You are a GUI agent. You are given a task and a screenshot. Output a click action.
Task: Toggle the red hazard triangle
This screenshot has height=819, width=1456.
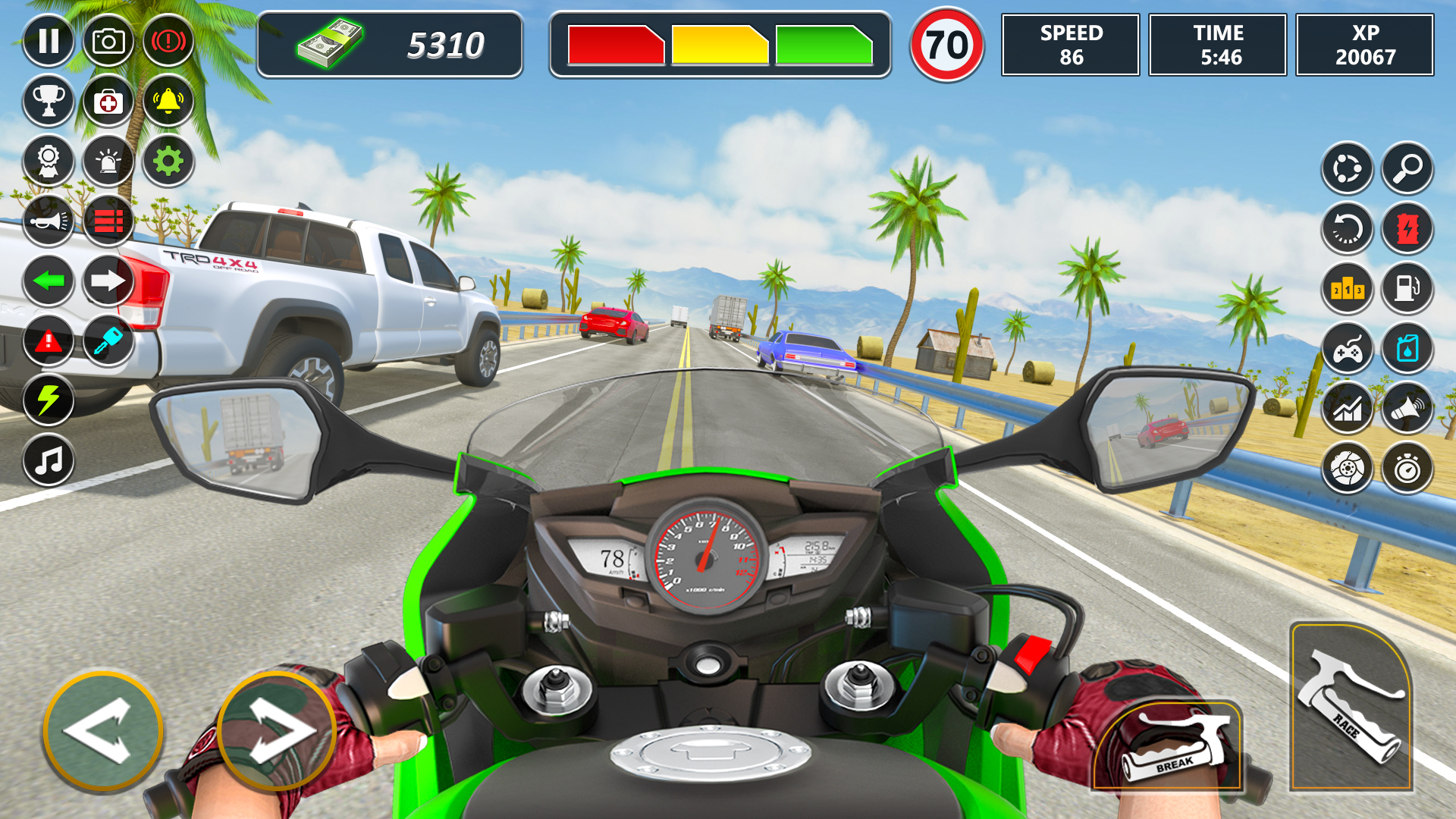pyautogui.click(x=49, y=341)
